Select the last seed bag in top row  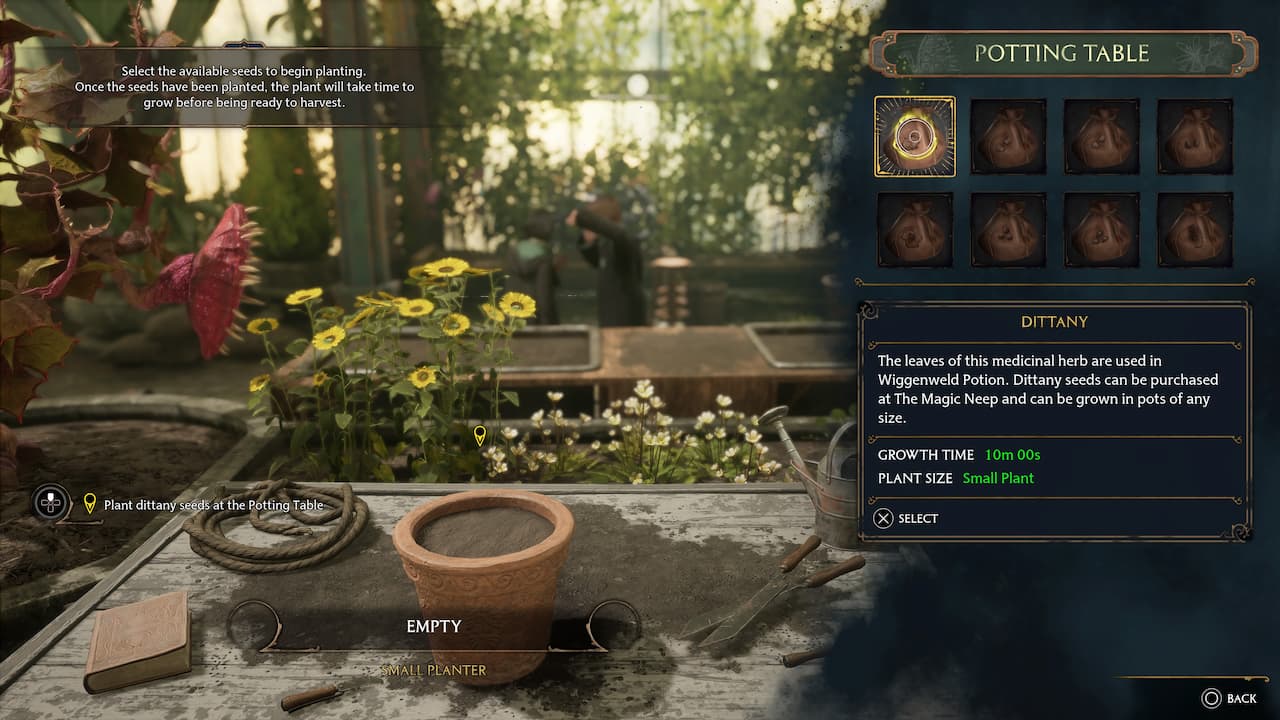click(x=1195, y=136)
